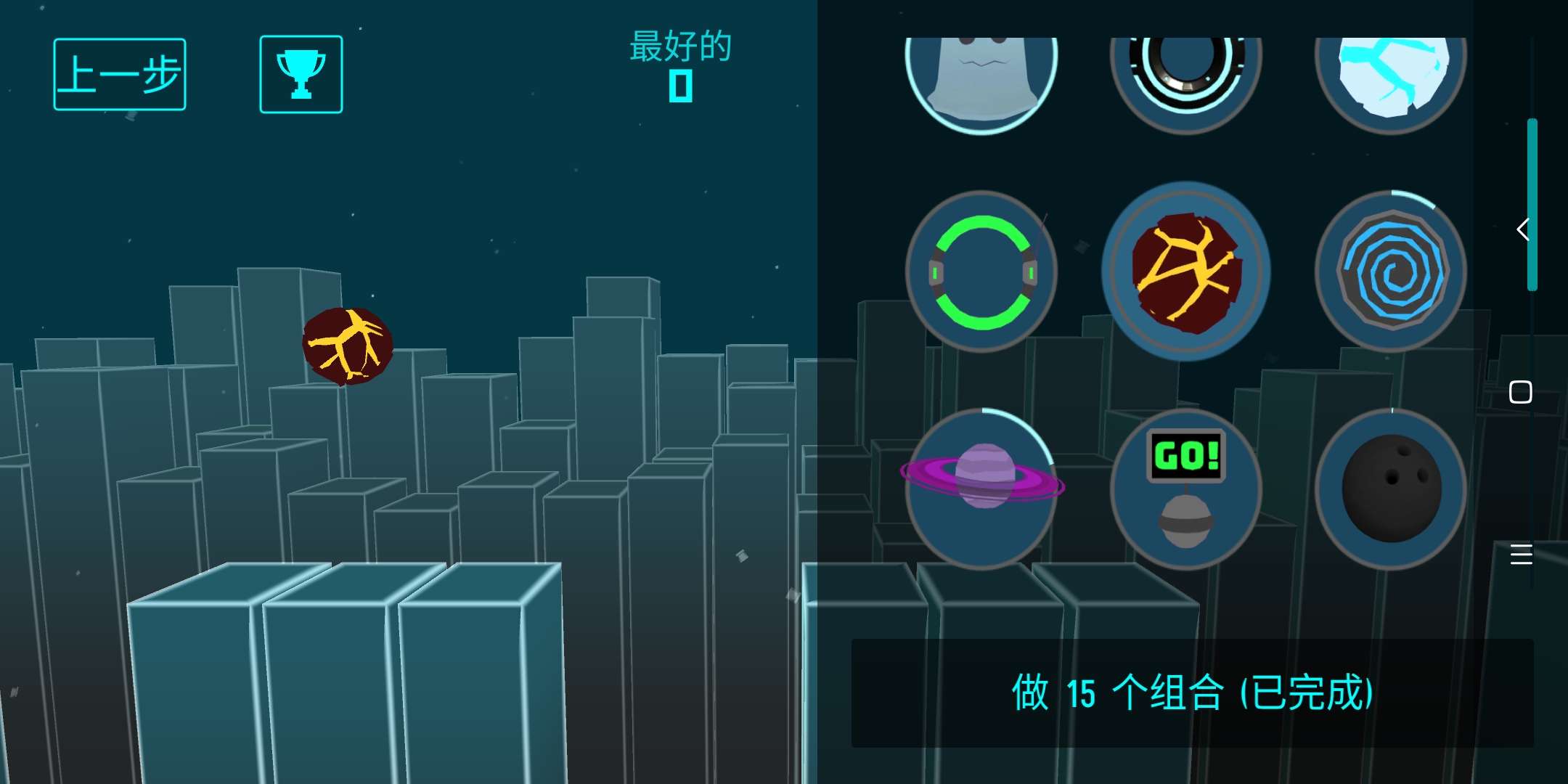Open the trophy achievements screen
Screen dimensions: 1568x784
301,73
